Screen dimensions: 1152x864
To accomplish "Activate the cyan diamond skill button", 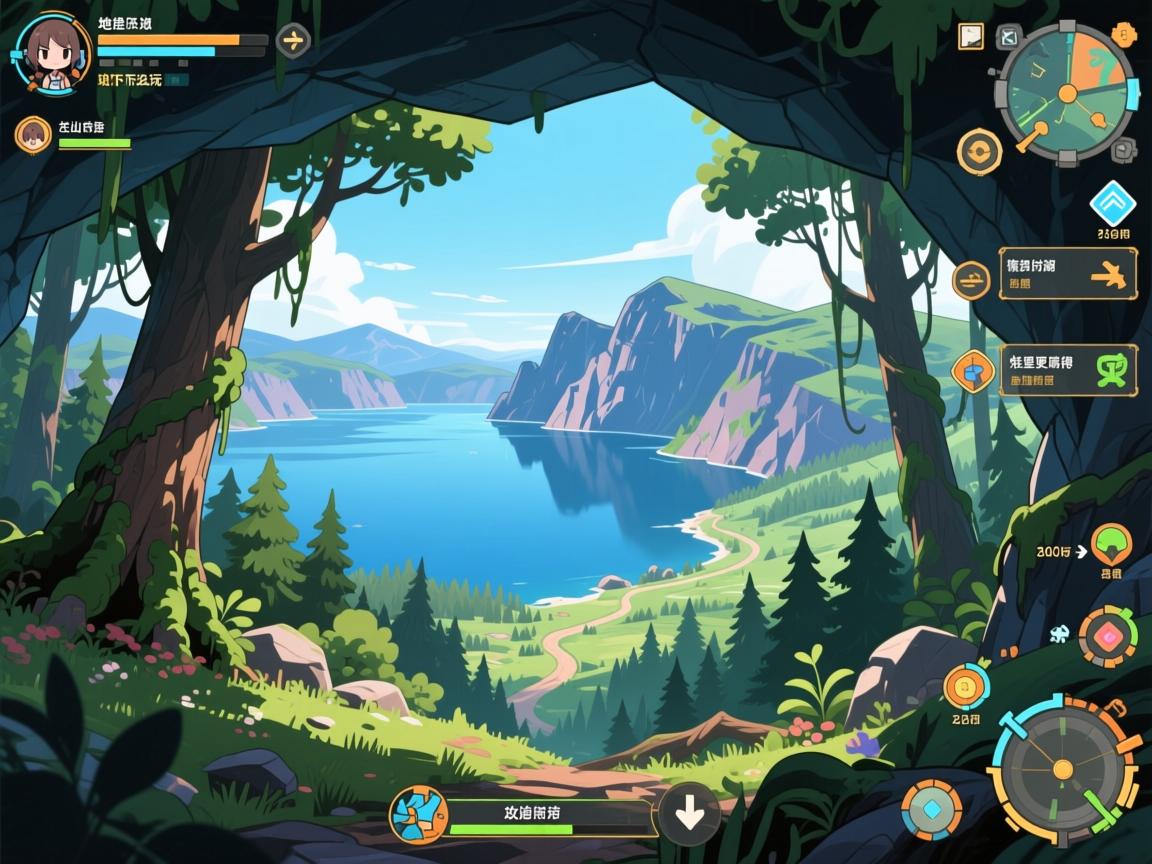I will tap(931, 809).
